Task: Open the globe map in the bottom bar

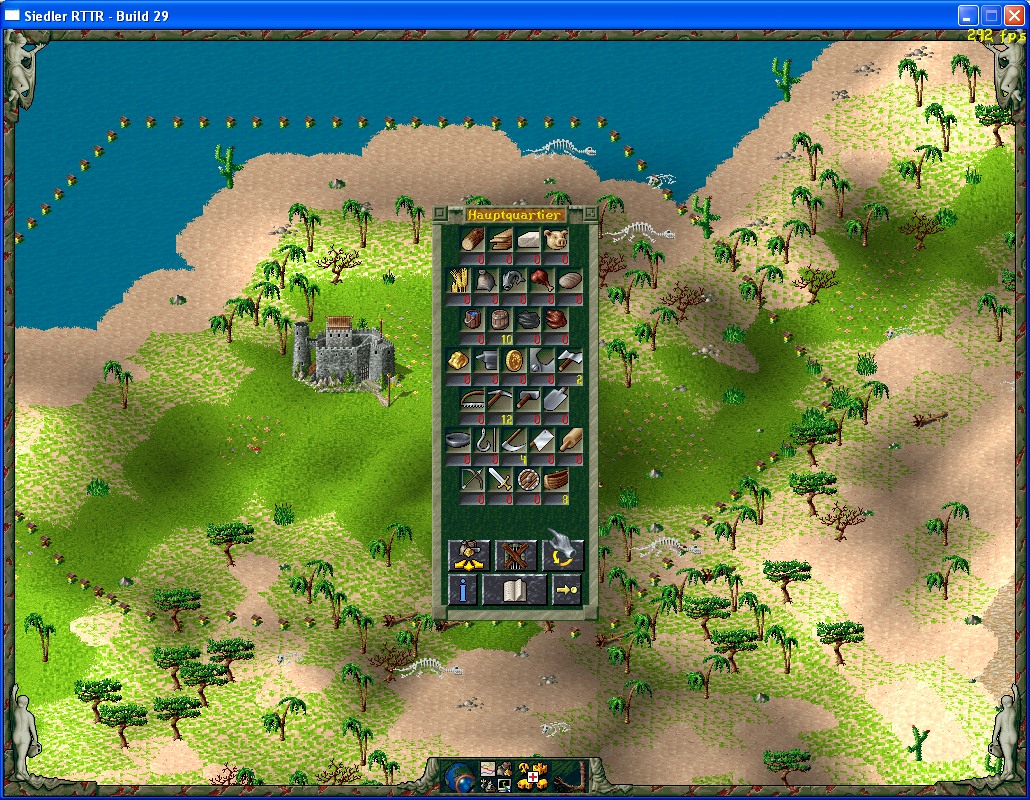Action: click(x=459, y=778)
